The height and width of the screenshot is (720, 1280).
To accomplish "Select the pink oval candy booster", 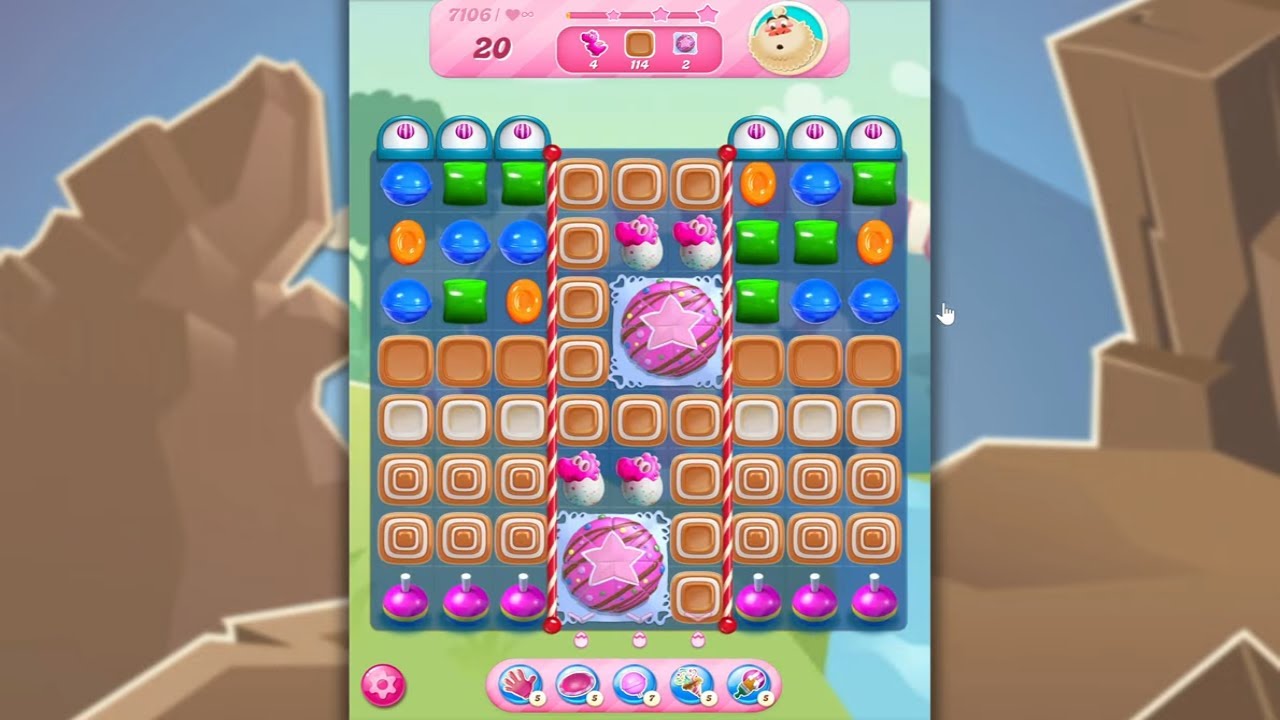I will (576, 685).
